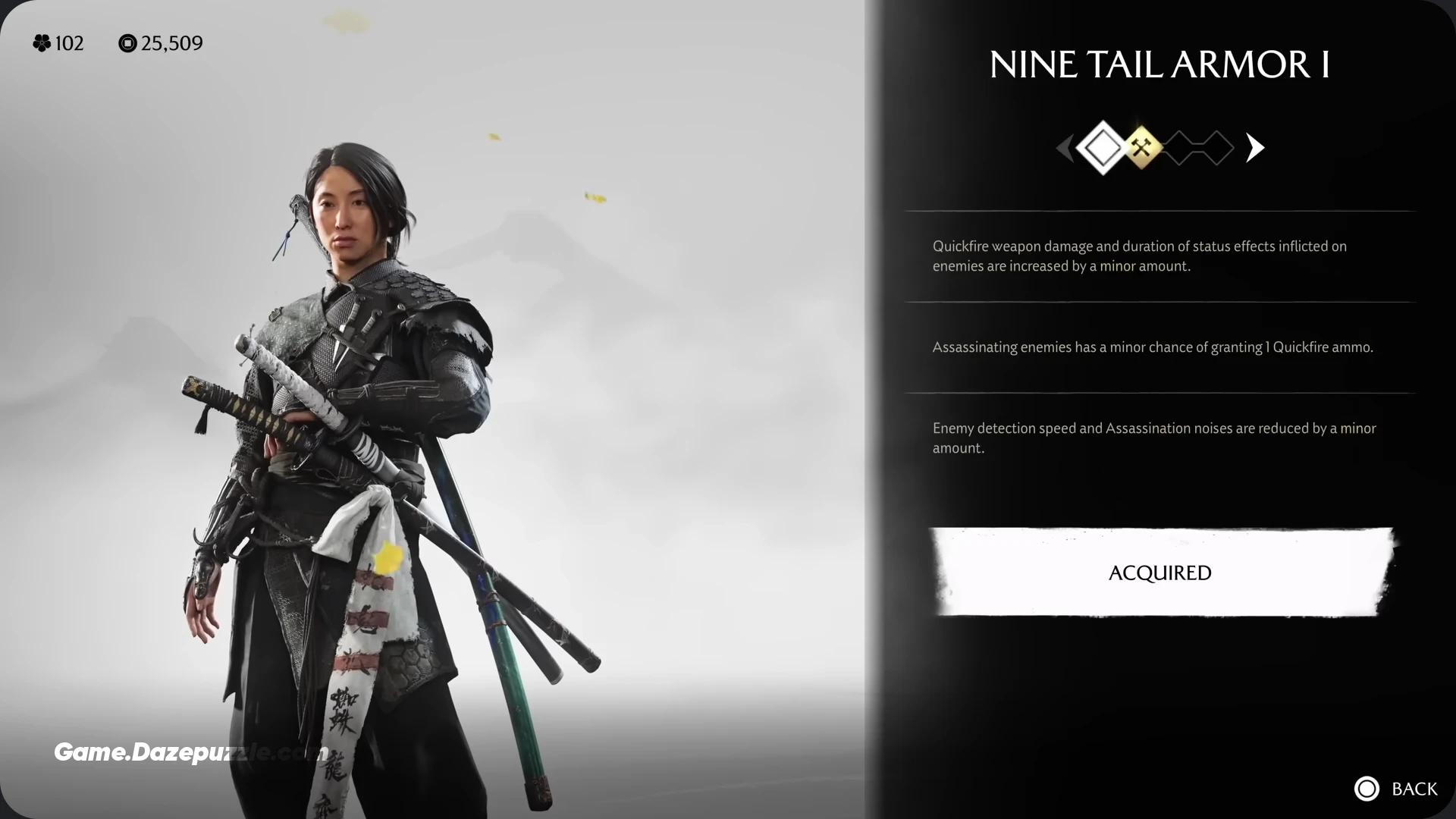This screenshot has width=1456, height=819.
Task: Click the BACK label
Action: pos(1415,789)
